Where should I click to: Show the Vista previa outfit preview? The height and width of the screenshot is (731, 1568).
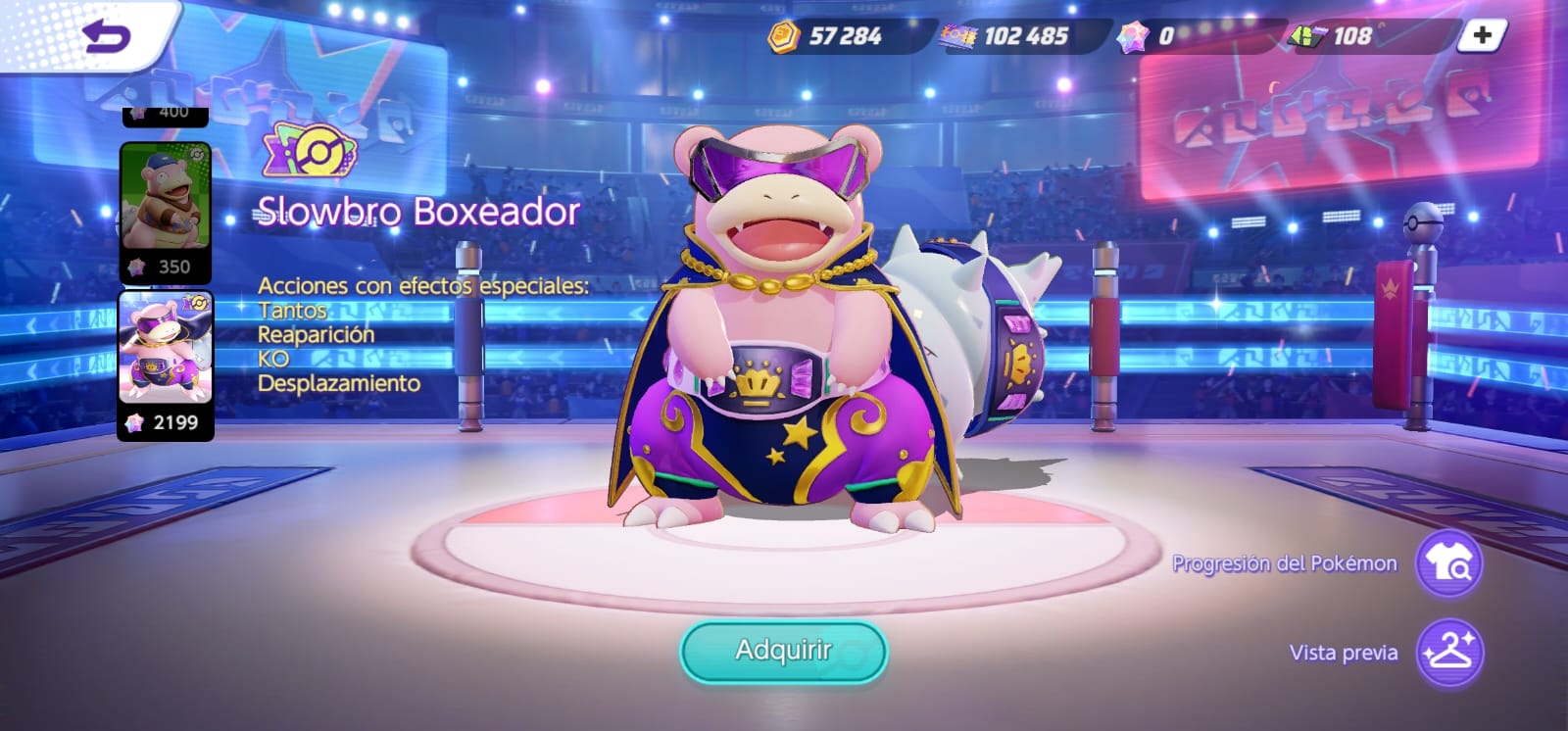1449,653
